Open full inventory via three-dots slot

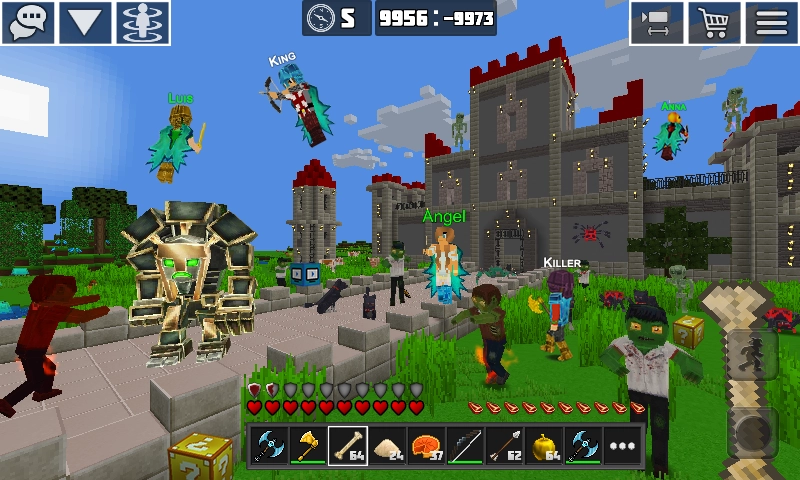621,446
